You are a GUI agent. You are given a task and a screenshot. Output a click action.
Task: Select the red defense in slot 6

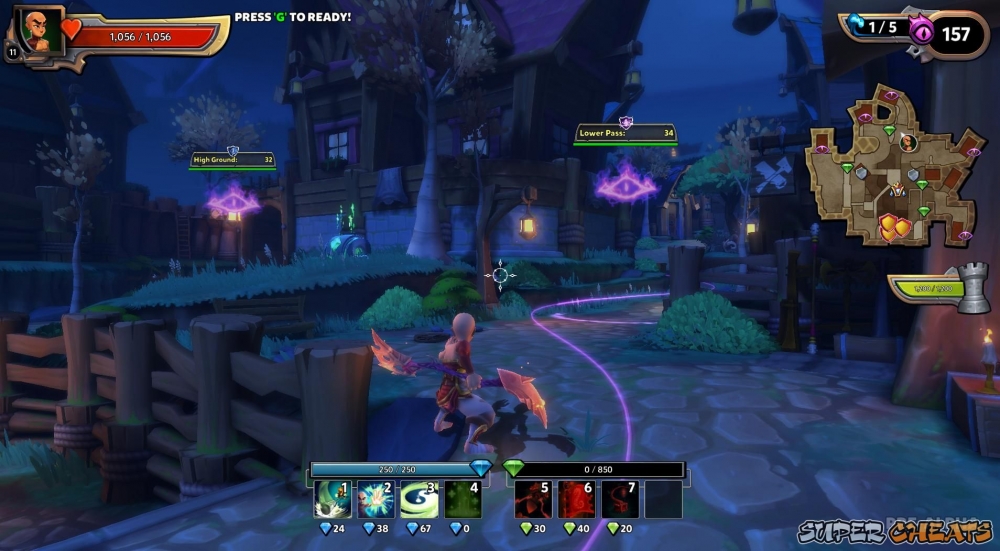tap(575, 499)
